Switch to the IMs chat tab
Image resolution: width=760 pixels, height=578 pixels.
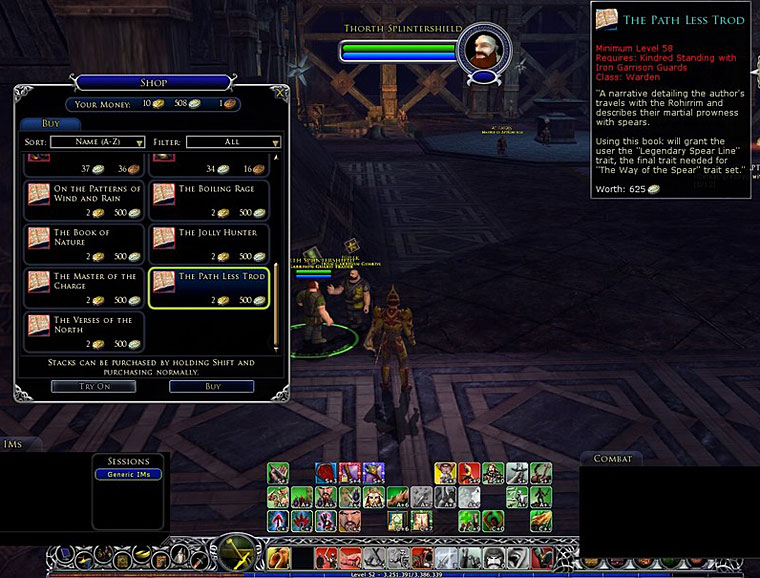14,444
